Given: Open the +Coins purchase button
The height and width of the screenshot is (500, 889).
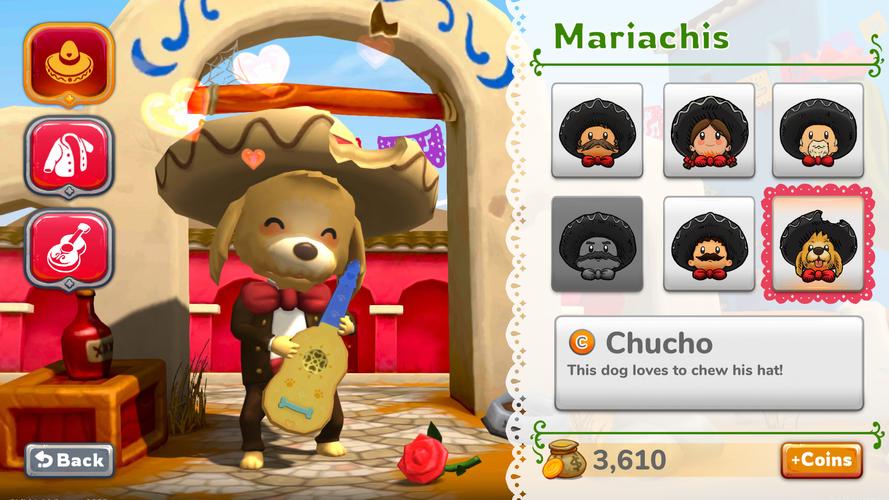Looking at the screenshot, I should tap(821, 460).
